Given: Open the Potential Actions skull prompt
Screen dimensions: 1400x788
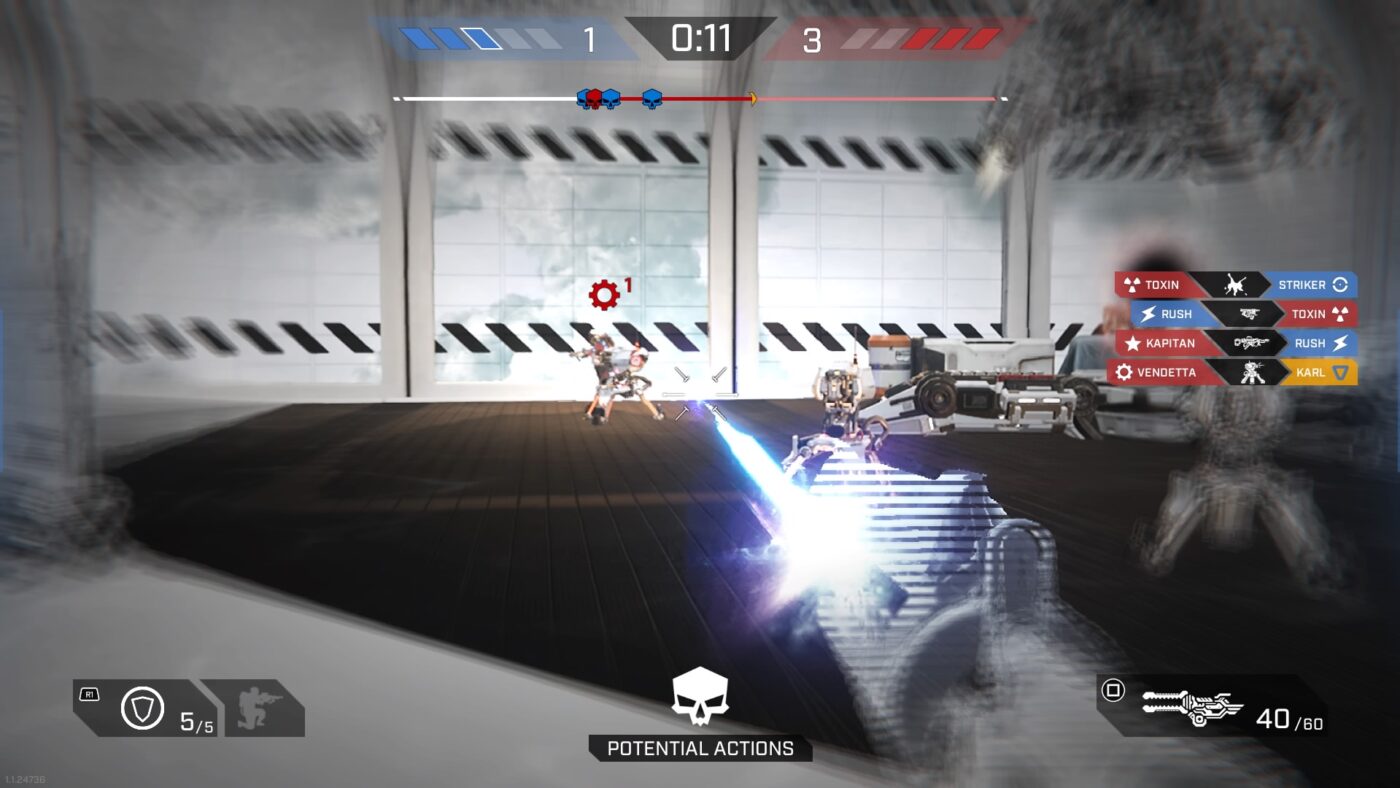Looking at the screenshot, I should pyautogui.click(x=700, y=697).
